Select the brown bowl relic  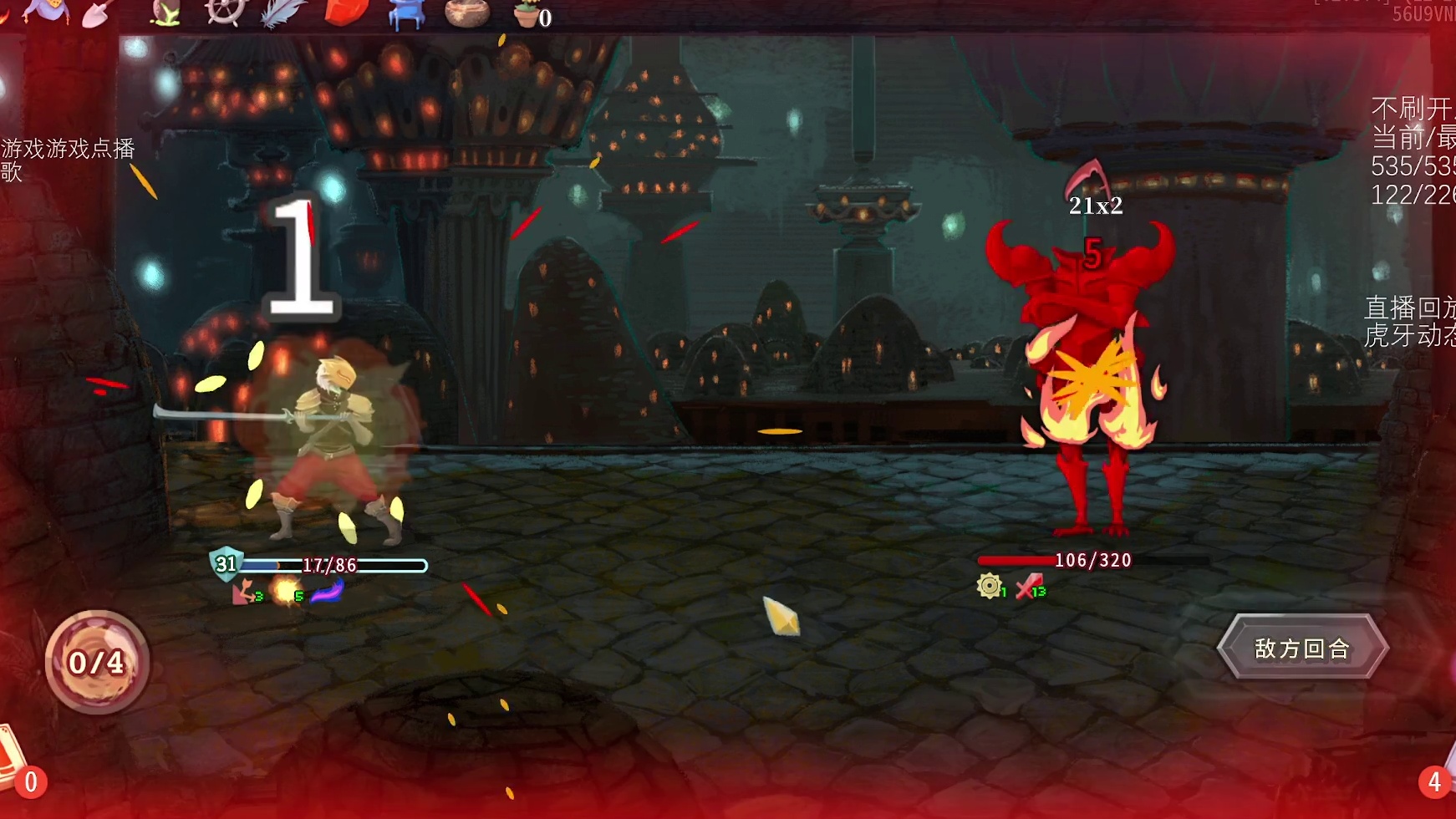[466, 13]
